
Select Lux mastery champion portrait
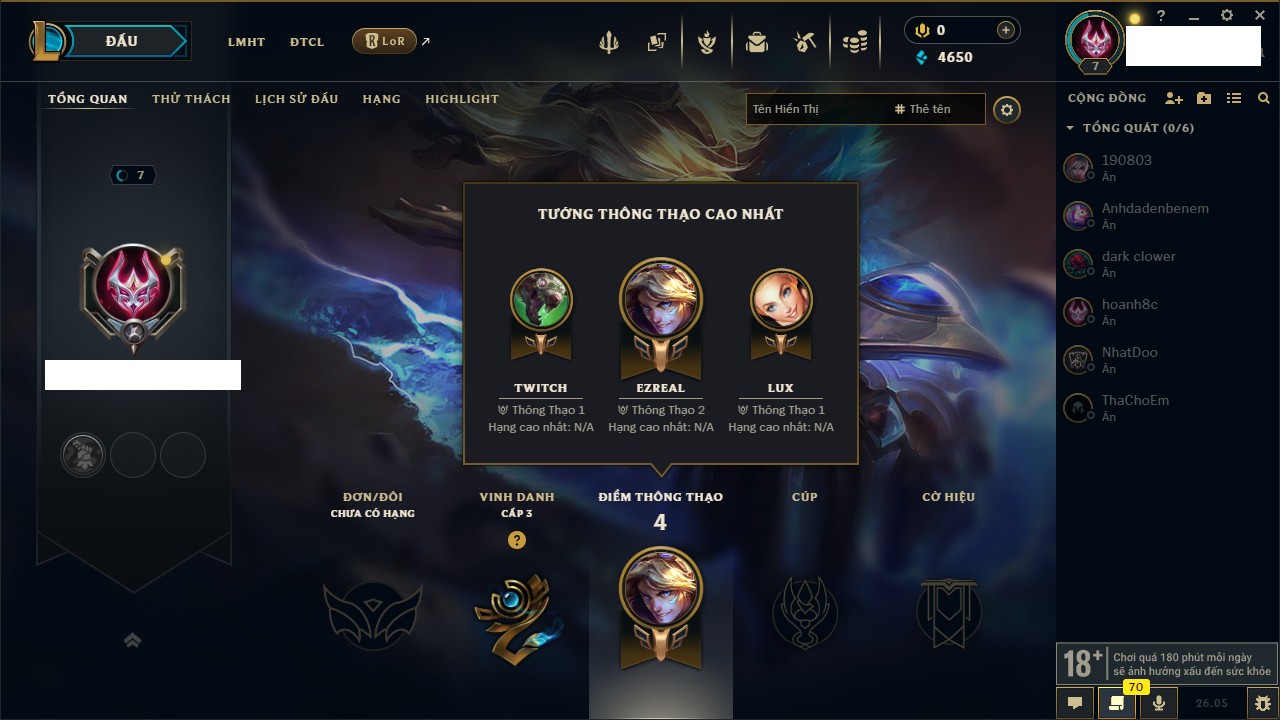(x=781, y=300)
